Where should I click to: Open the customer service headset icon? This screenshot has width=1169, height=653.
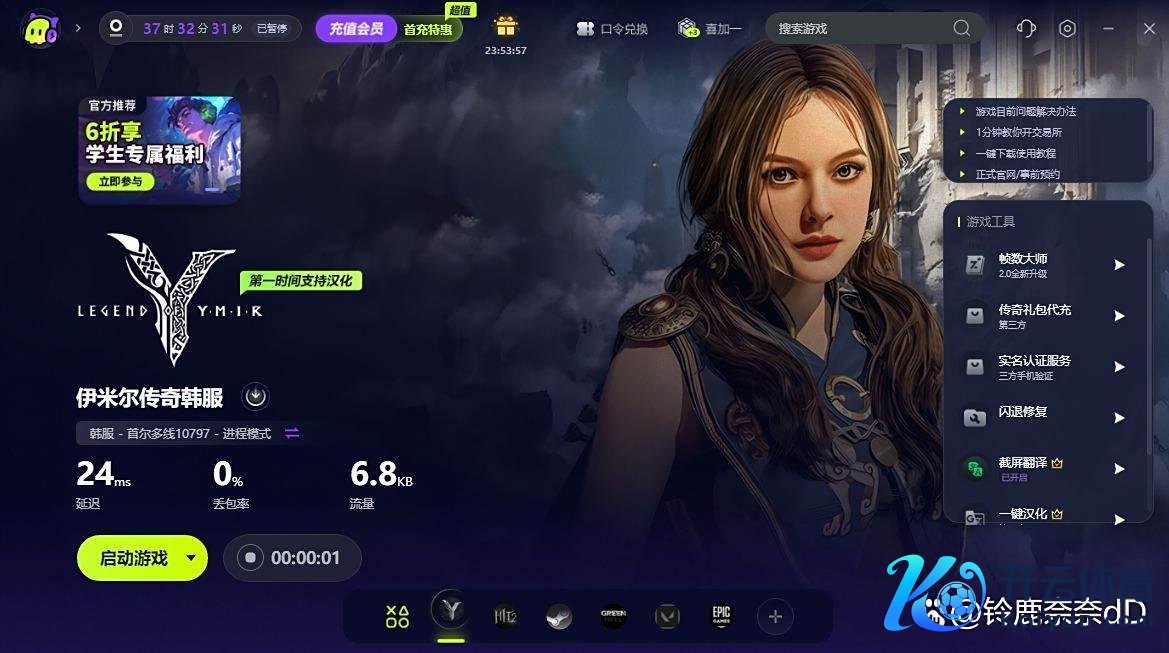pos(1026,28)
